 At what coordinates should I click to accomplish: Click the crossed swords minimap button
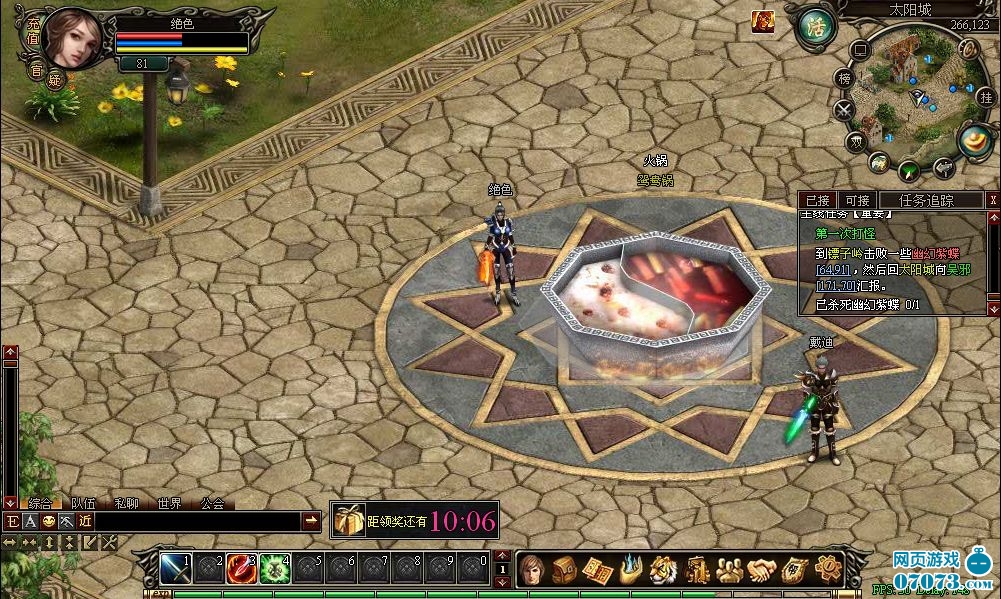click(845, 109)
